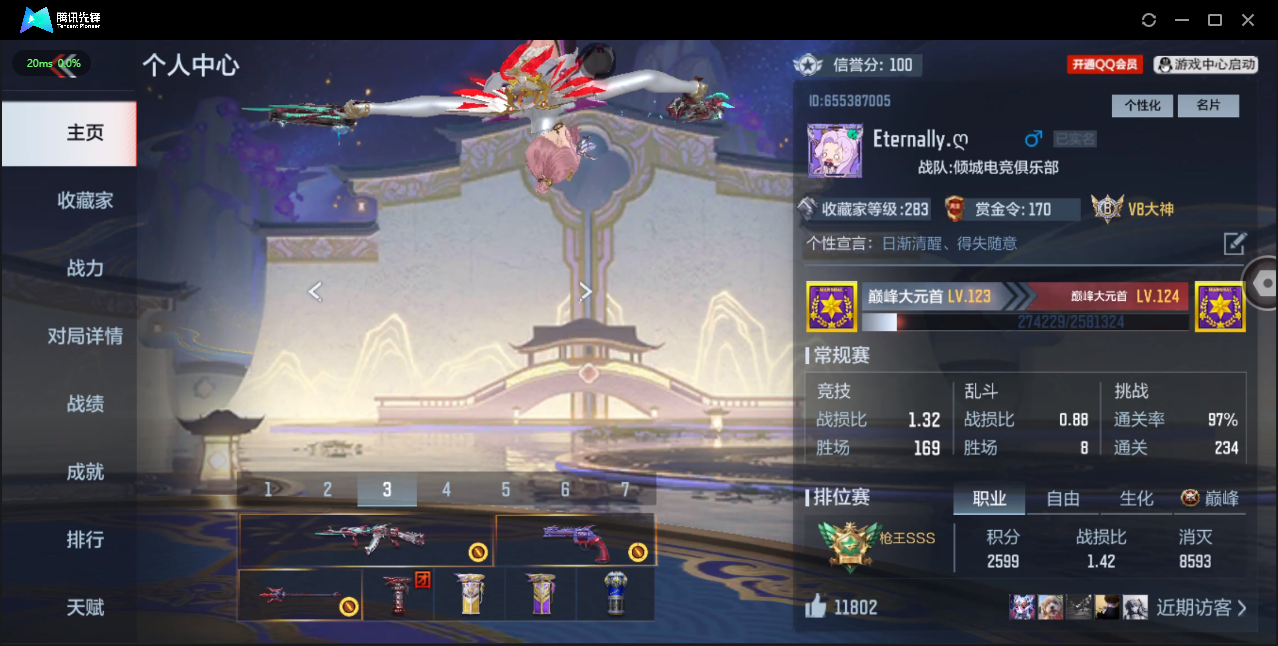Click the left arrow on character preview
1278x646 pixels.
point(315,291)
